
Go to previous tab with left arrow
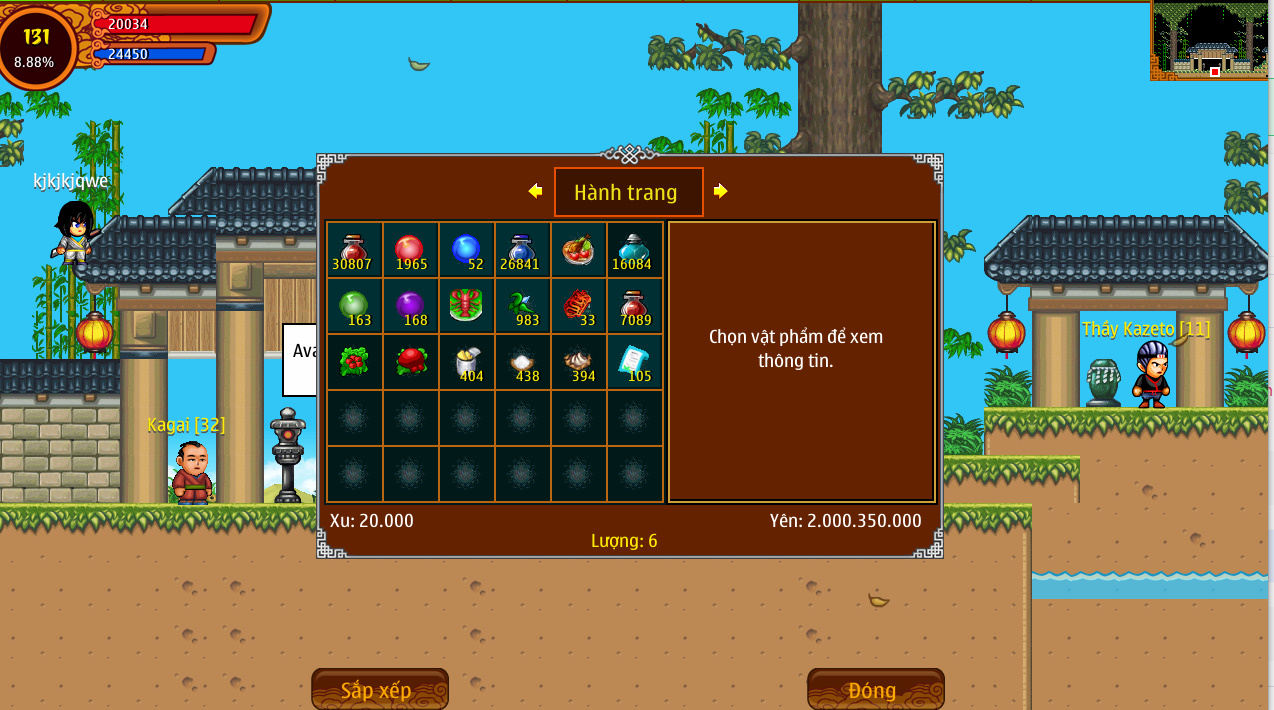(535, 191)
